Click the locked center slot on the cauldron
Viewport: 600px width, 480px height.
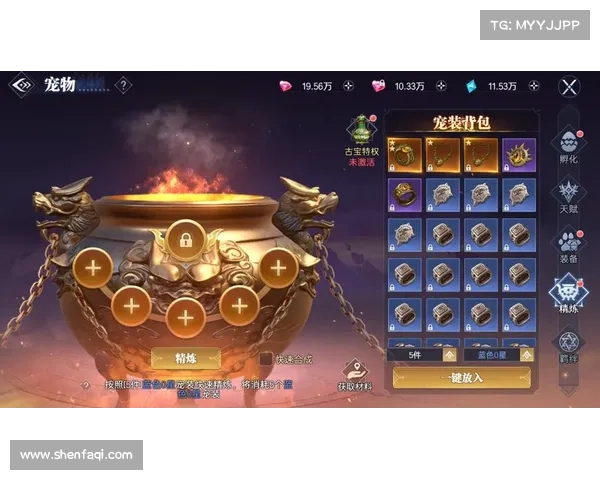tap(185, 239)
